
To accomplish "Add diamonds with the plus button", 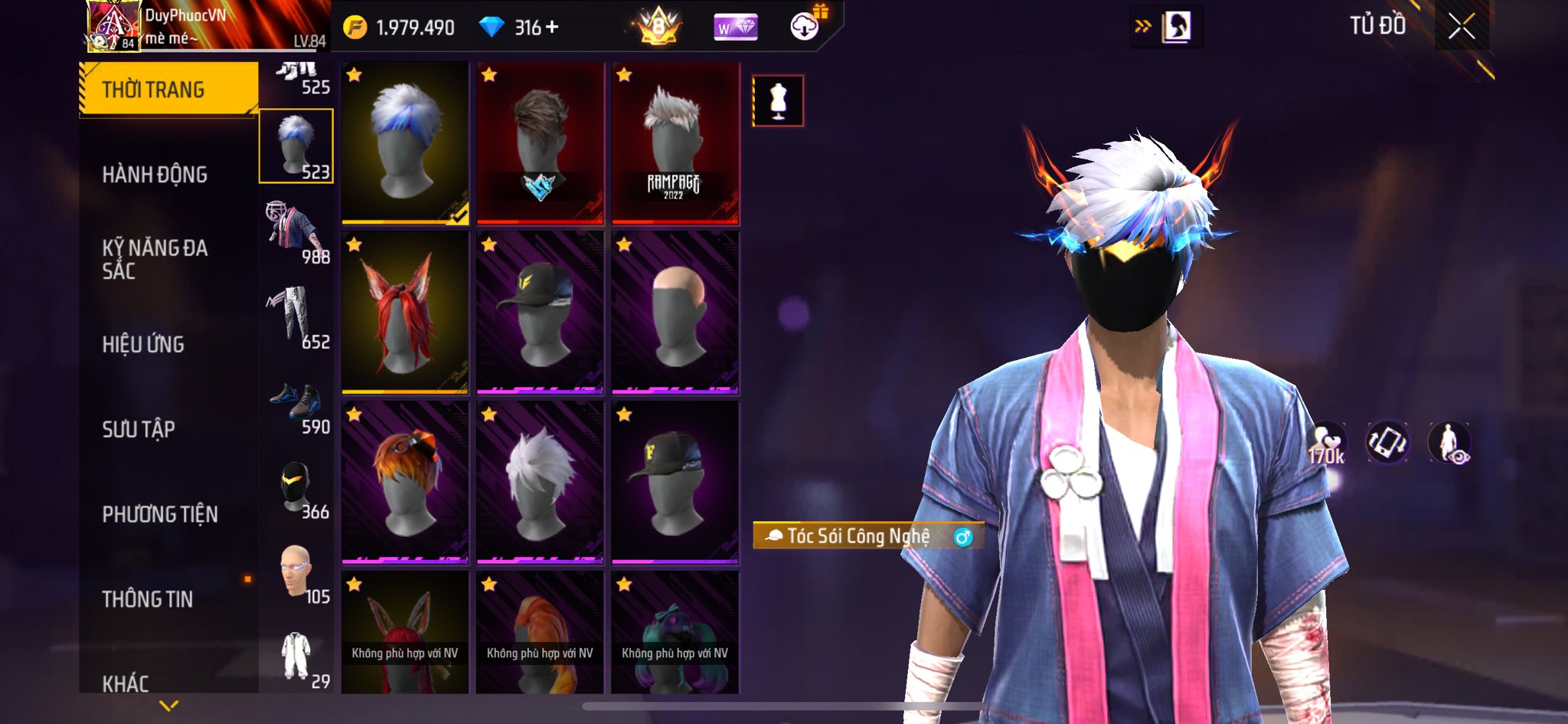I will (552, 28).
